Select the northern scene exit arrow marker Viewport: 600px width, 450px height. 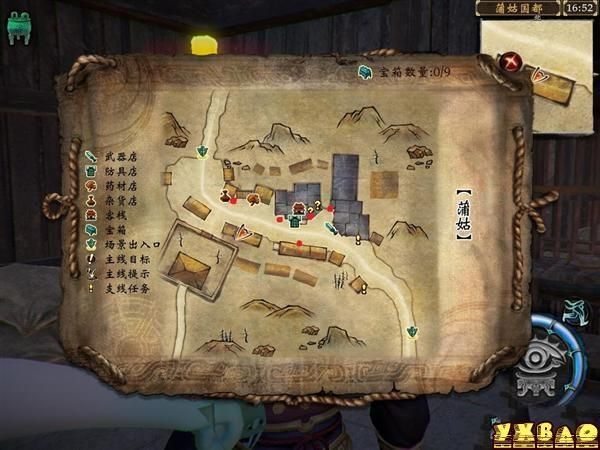click(x=203, y=152)
